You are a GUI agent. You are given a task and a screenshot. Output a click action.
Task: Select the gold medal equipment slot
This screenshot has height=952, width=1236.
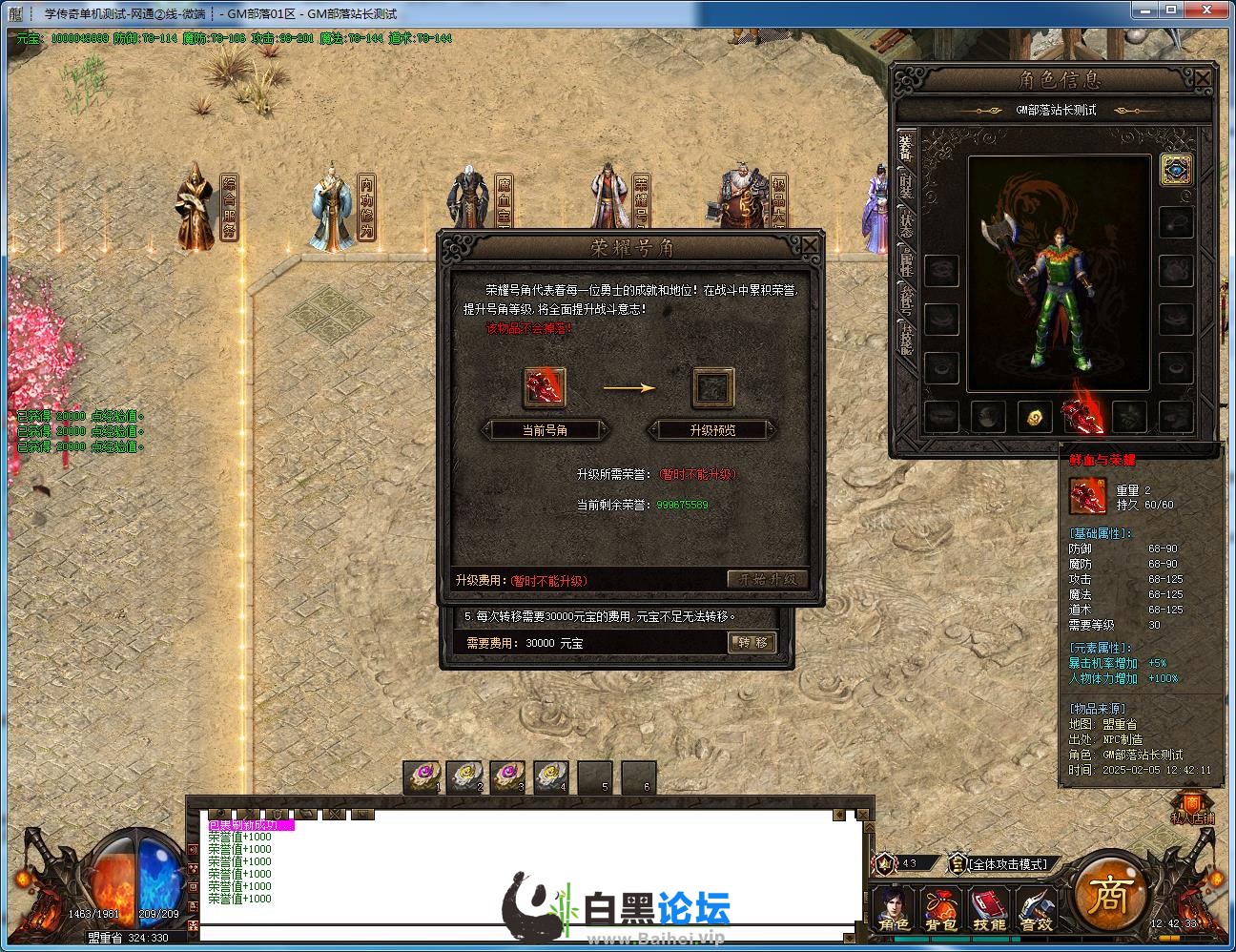[x=1035, y=416]
